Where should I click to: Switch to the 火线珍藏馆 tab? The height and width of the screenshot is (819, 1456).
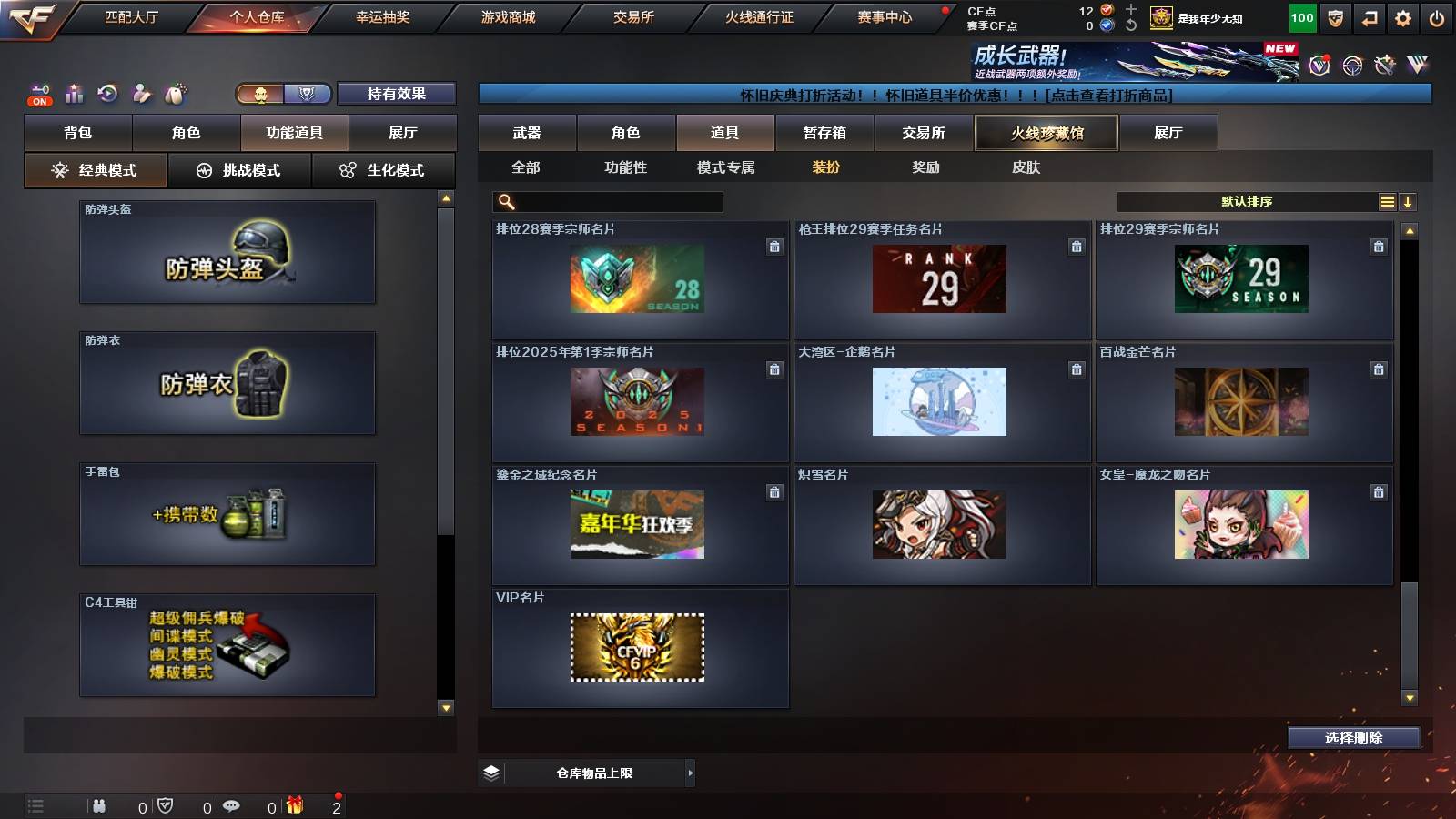pyautogui.click(x=1045, y=133)
